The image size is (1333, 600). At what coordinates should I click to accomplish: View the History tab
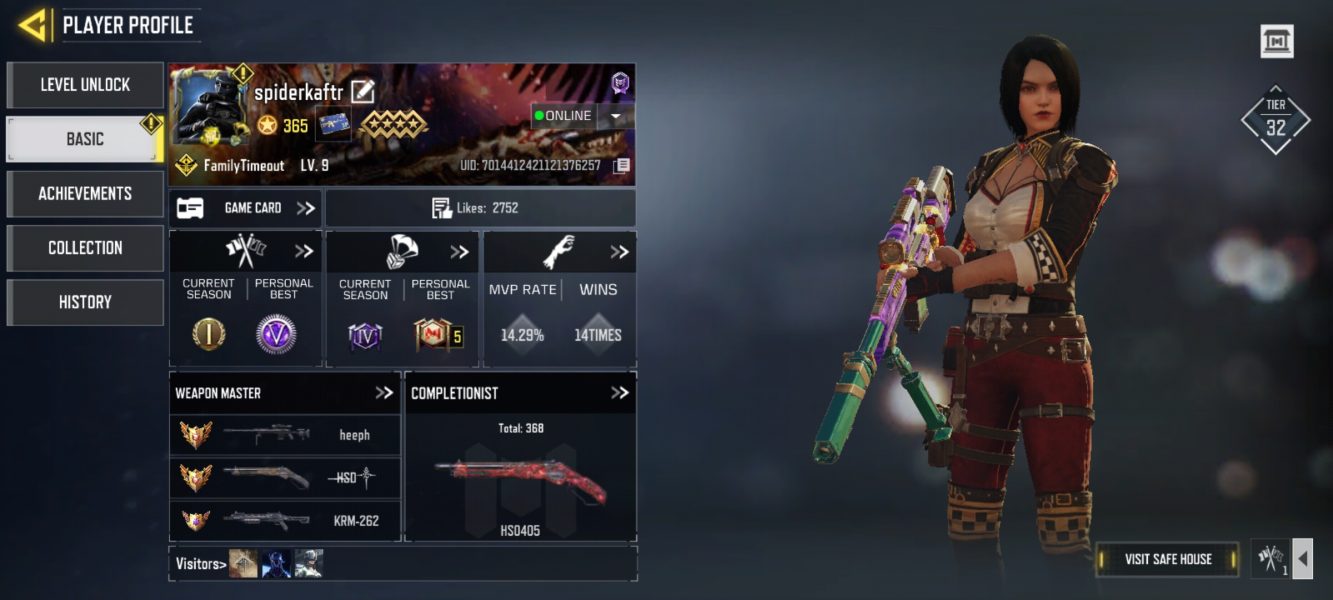pyautogui.click(x=85, y=301)
